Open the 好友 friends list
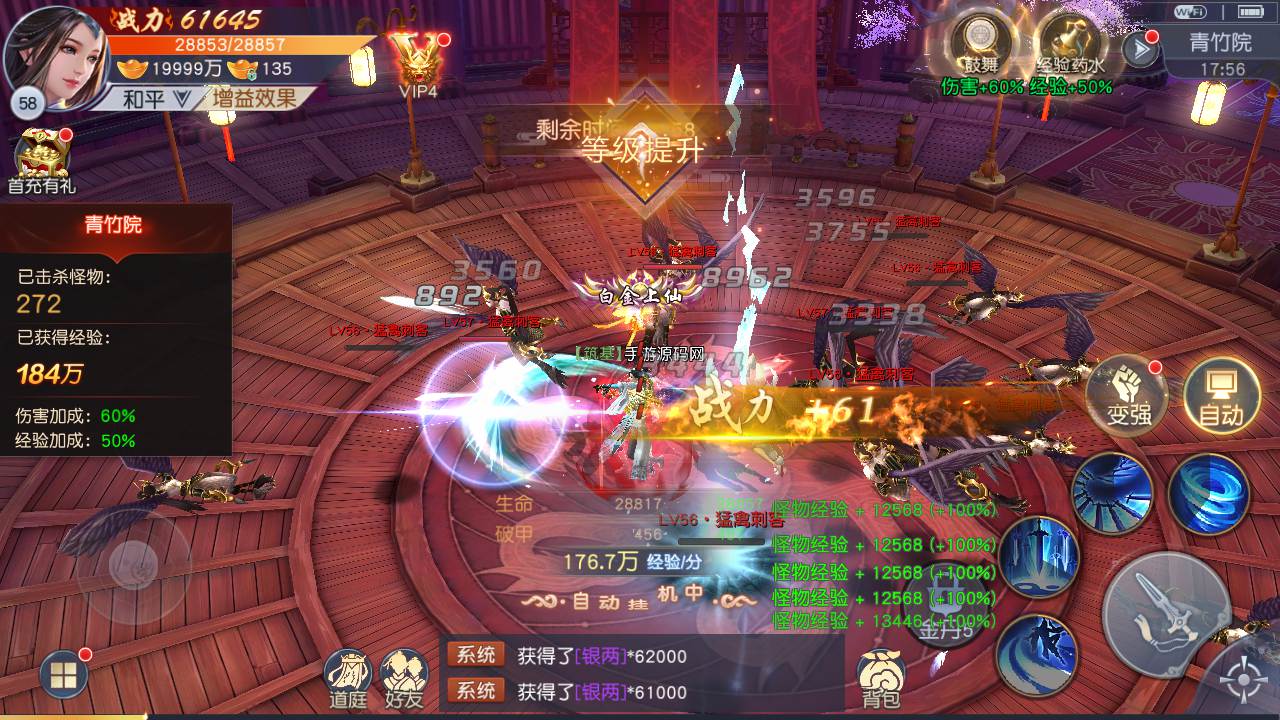 point(404,678)
